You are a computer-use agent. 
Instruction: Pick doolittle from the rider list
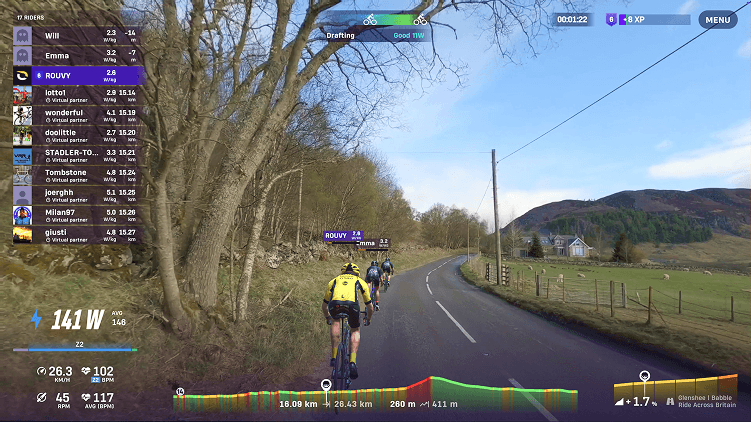point(76,135)
